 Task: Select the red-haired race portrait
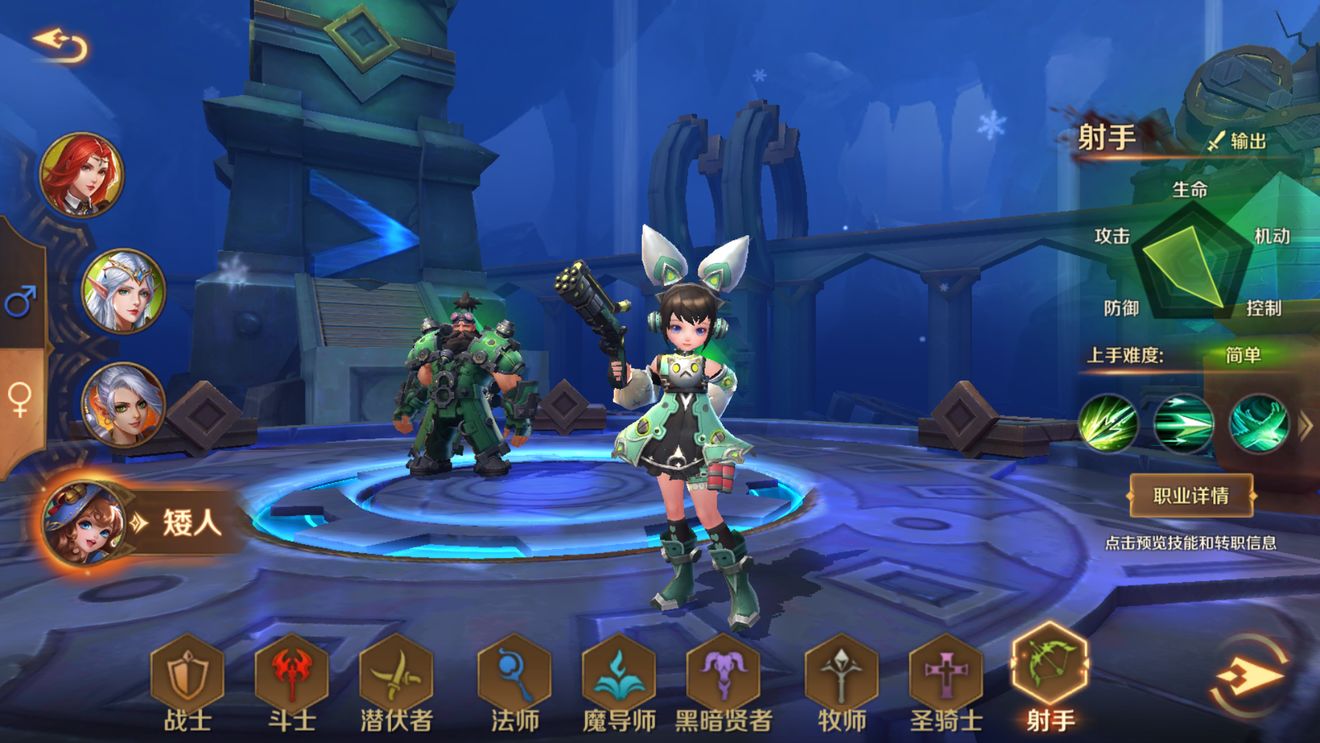pos(82,174)
